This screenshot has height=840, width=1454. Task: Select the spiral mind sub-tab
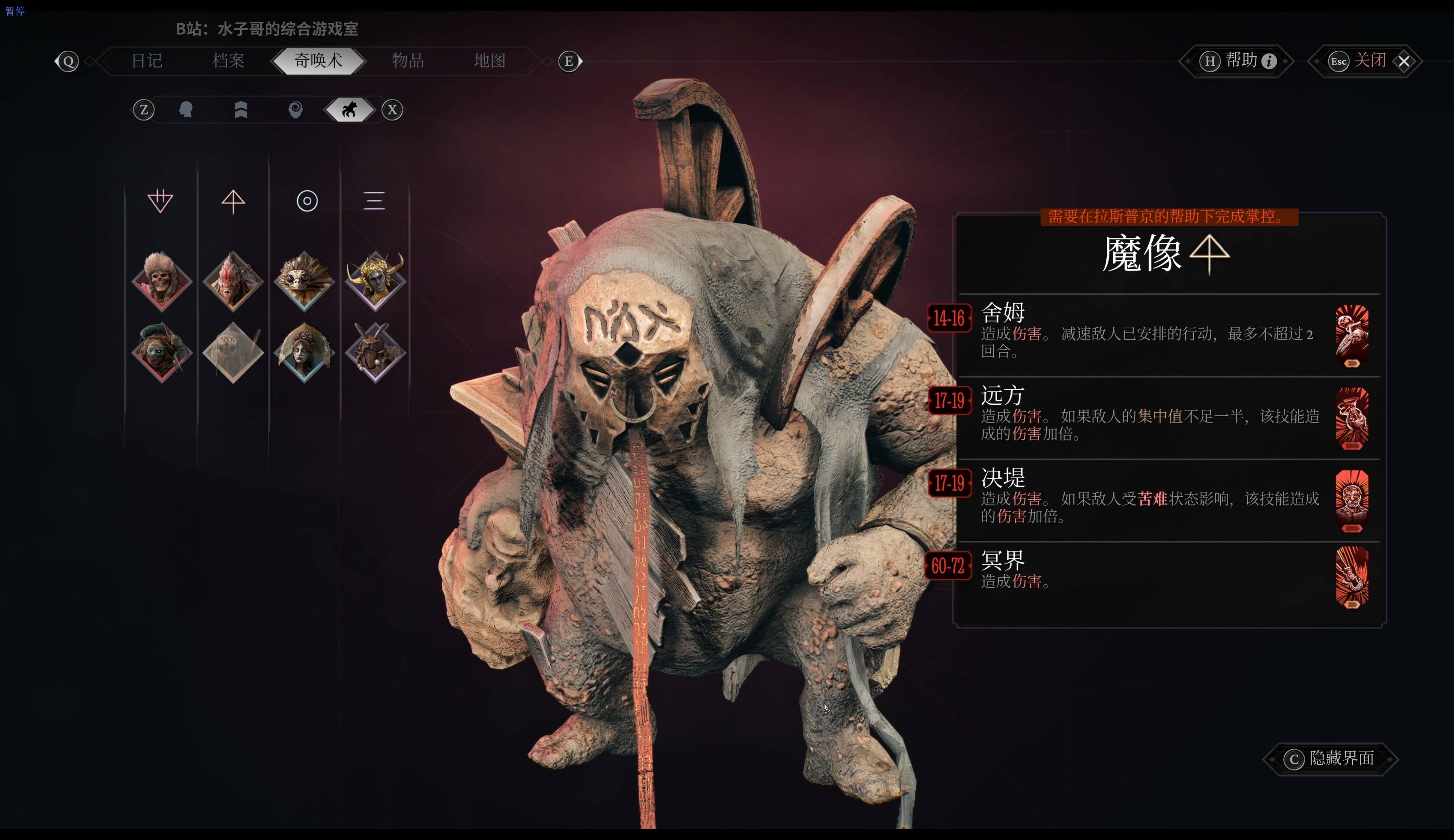pos(295,110)
